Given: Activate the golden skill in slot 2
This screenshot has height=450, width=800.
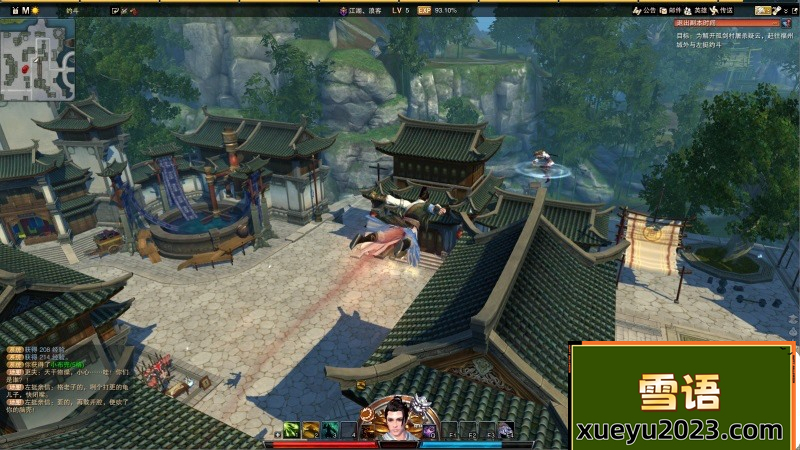Looking at the screenshot, I should click(309, 430).
